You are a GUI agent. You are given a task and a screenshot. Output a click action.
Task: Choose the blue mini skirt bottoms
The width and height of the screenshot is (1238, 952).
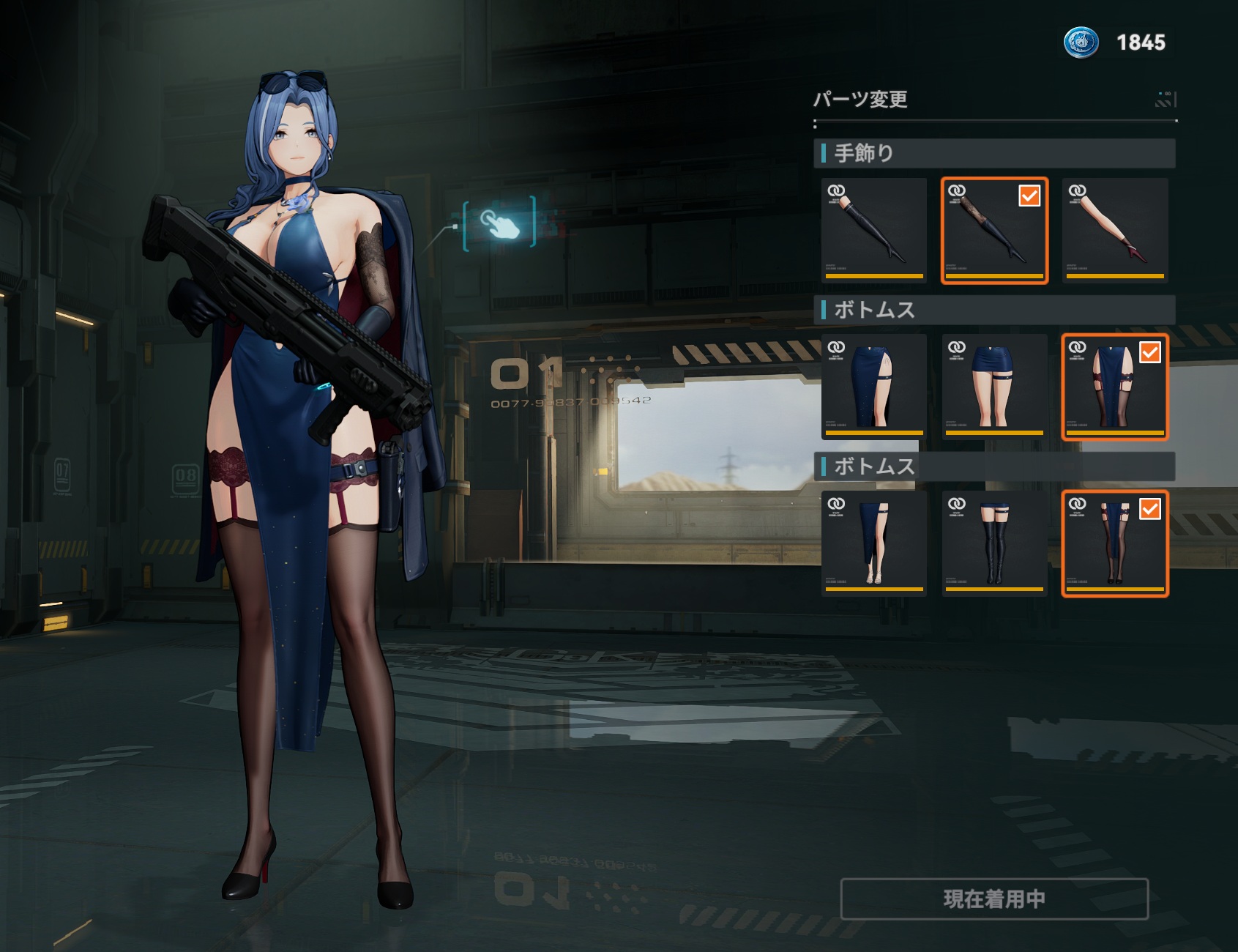(x=994, y=387)
